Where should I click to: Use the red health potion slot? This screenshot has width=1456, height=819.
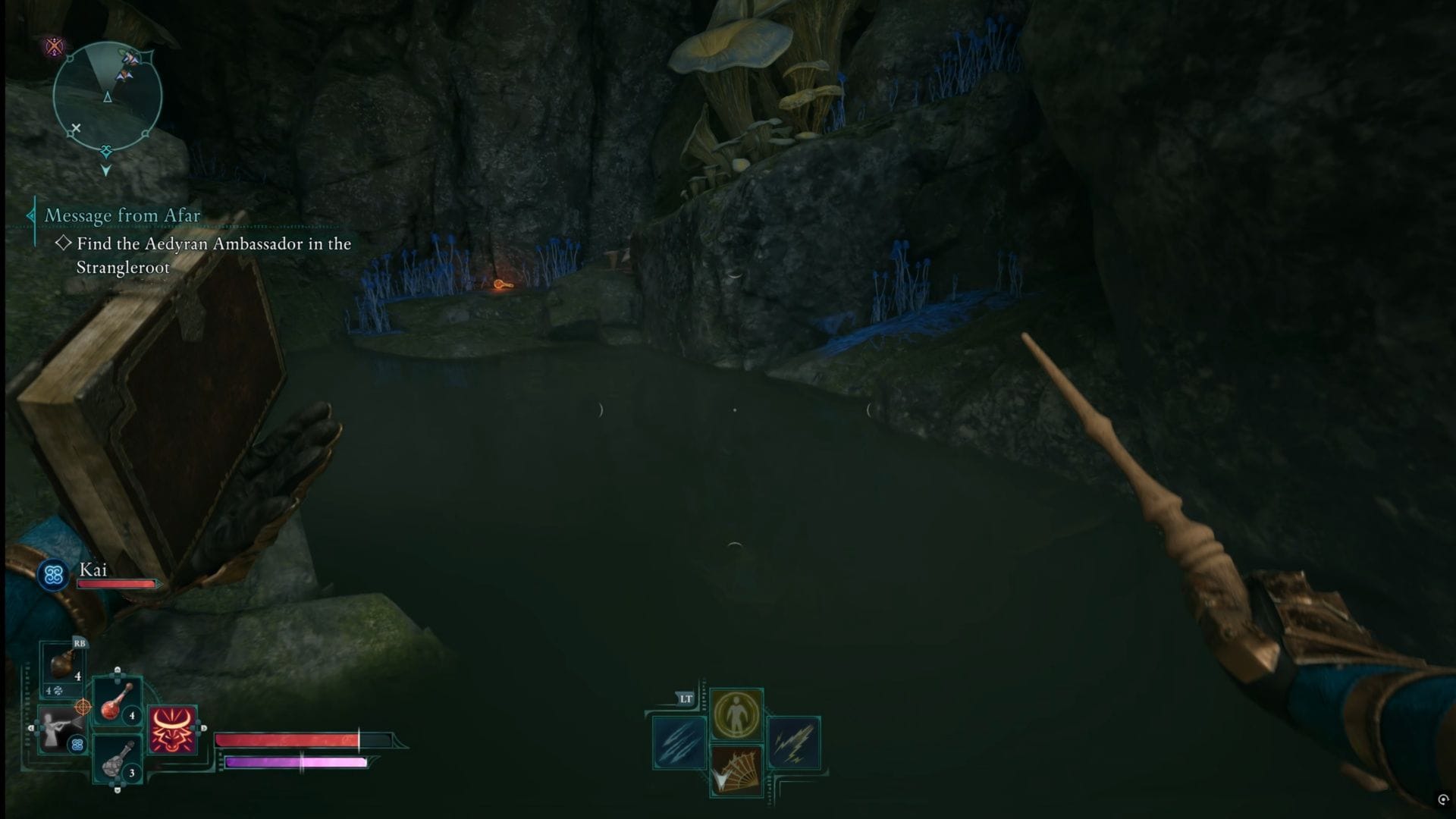118,702
